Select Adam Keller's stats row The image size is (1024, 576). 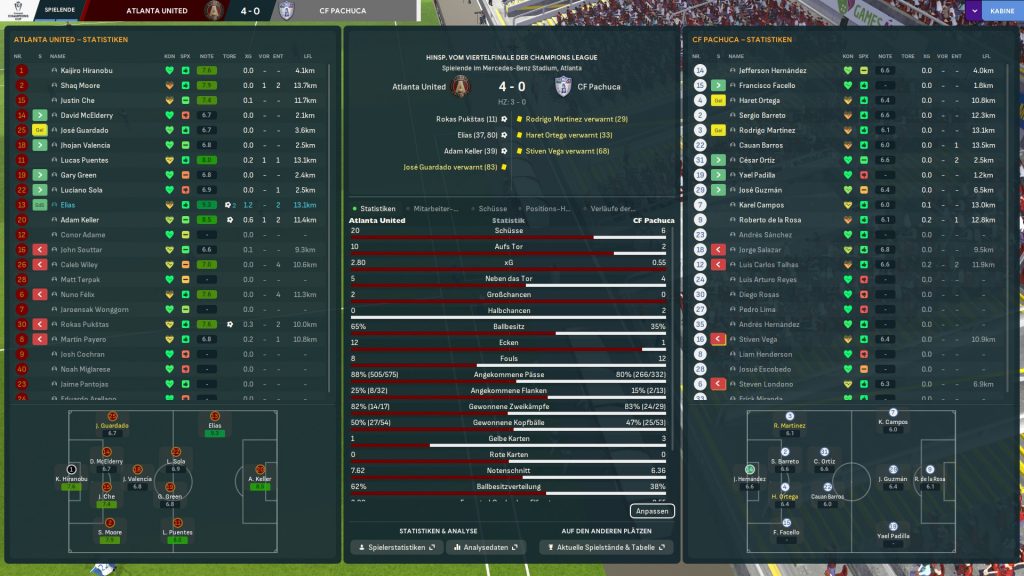point(80,220)
